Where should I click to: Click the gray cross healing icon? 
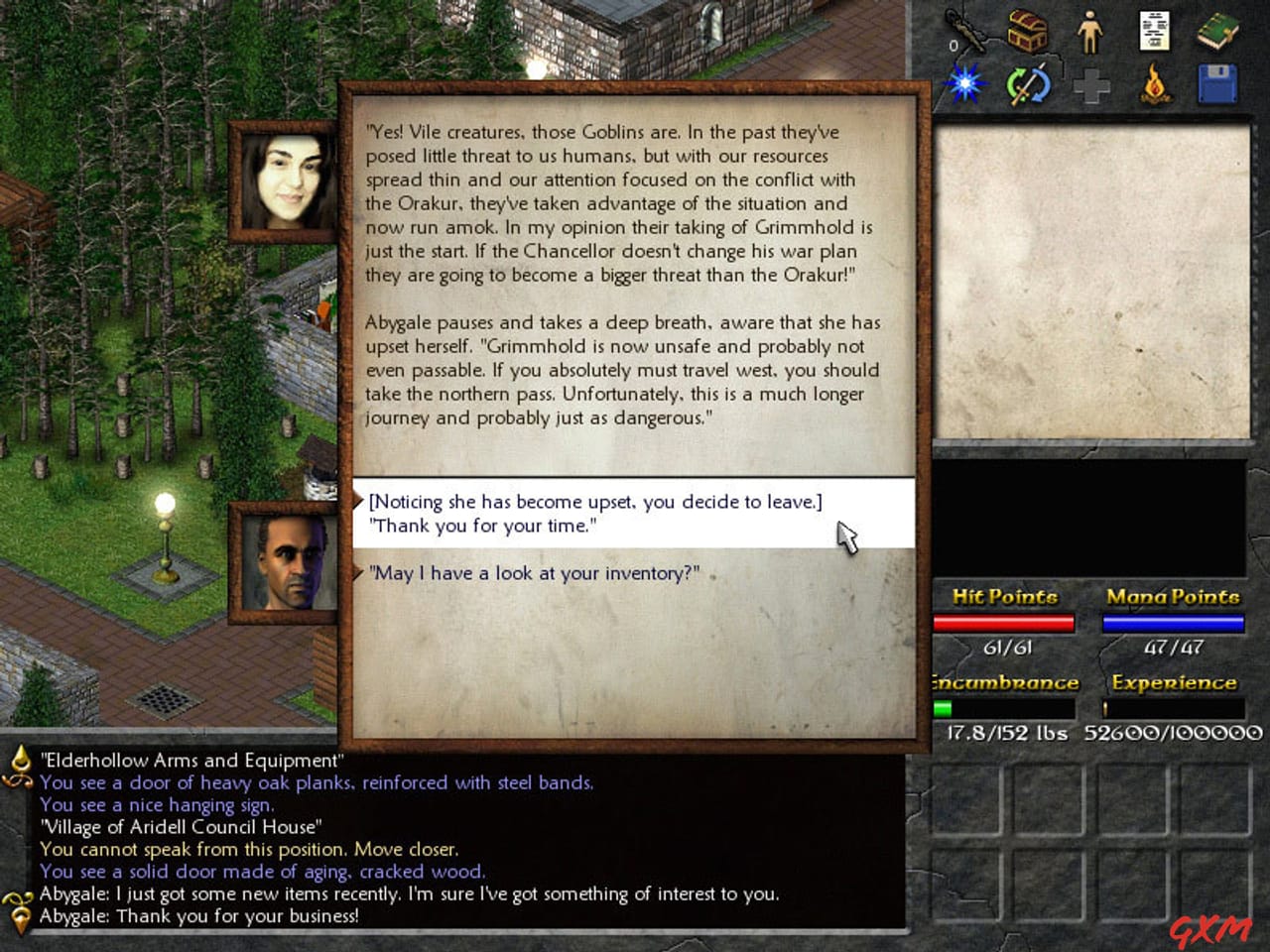[1089, 85]
